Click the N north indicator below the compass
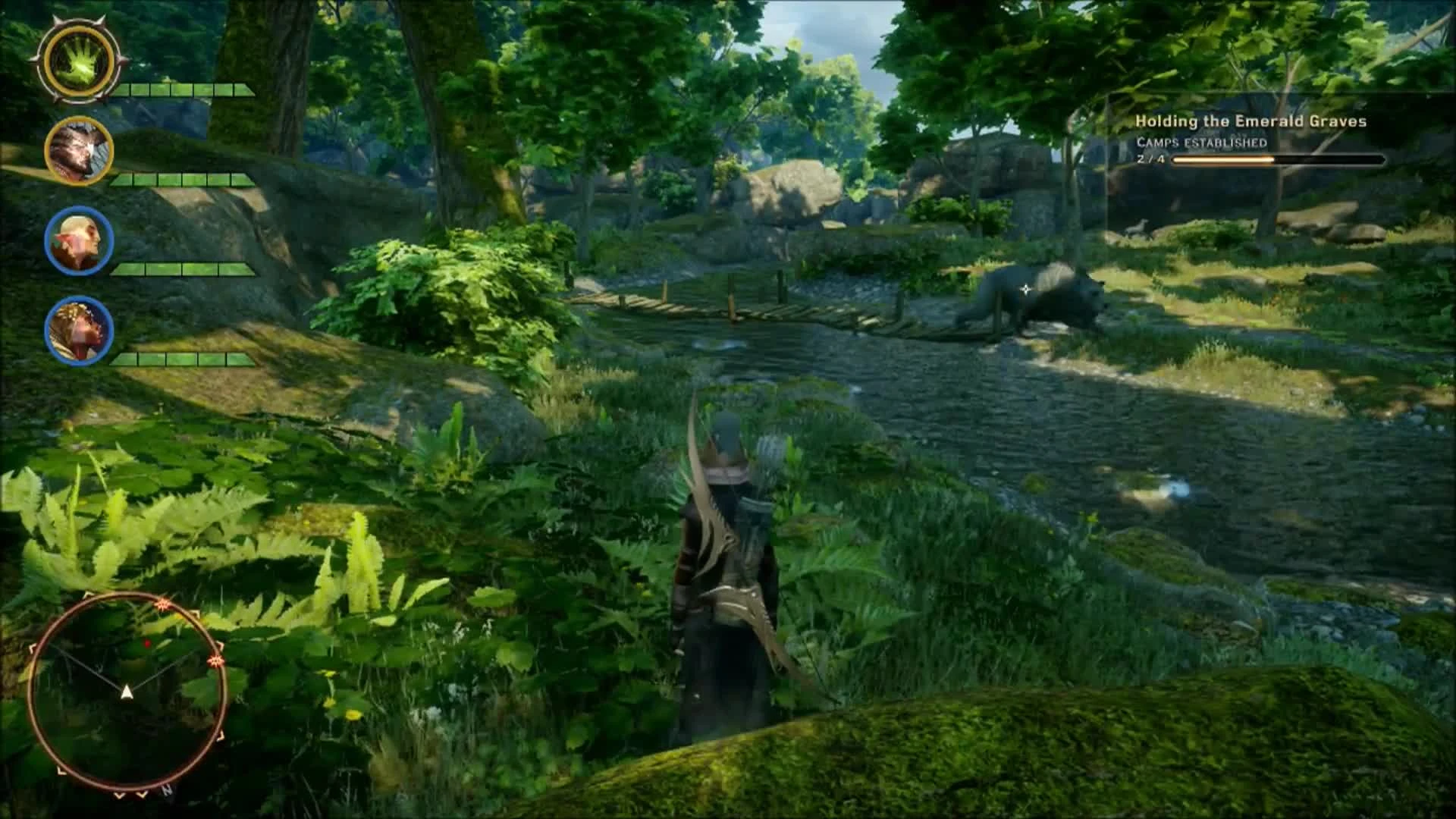 click(x=168, y=790)
